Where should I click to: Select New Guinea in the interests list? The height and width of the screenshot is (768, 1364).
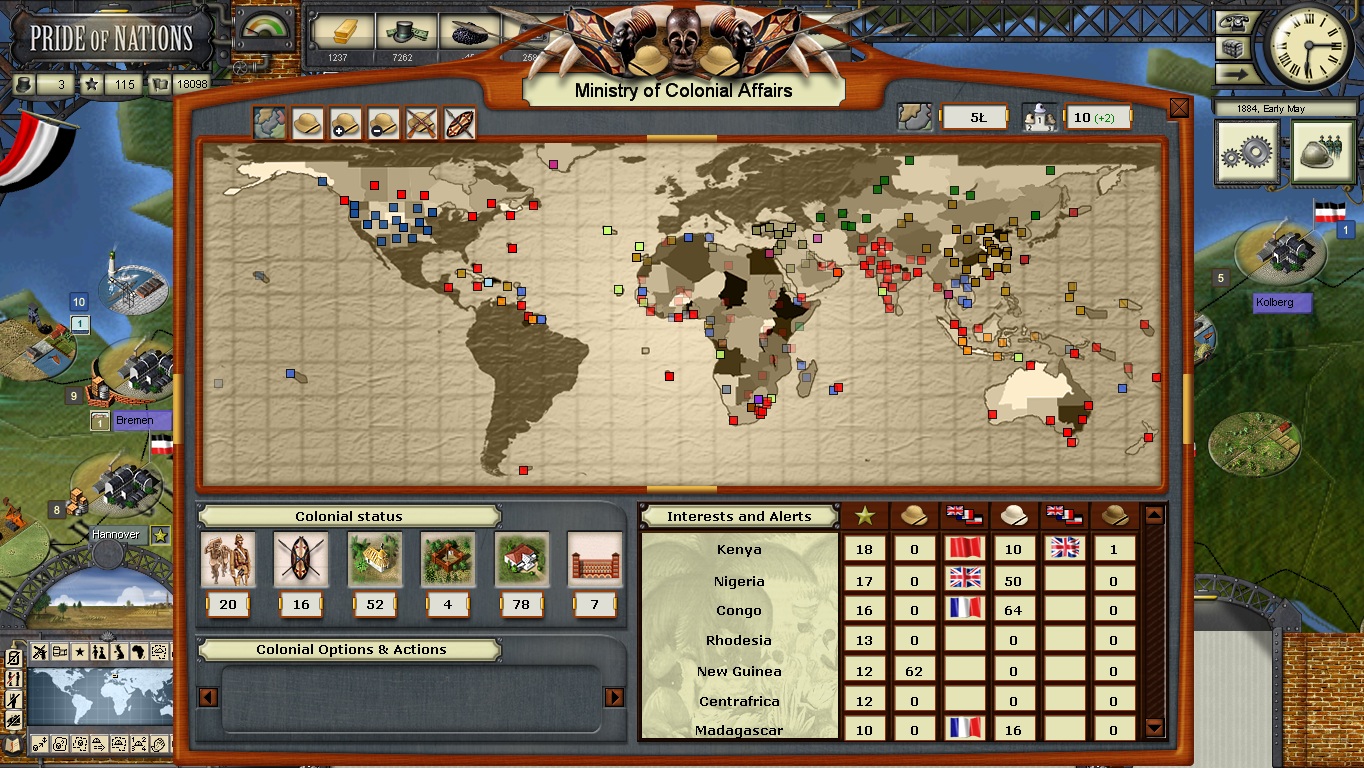tap(739, 671)
